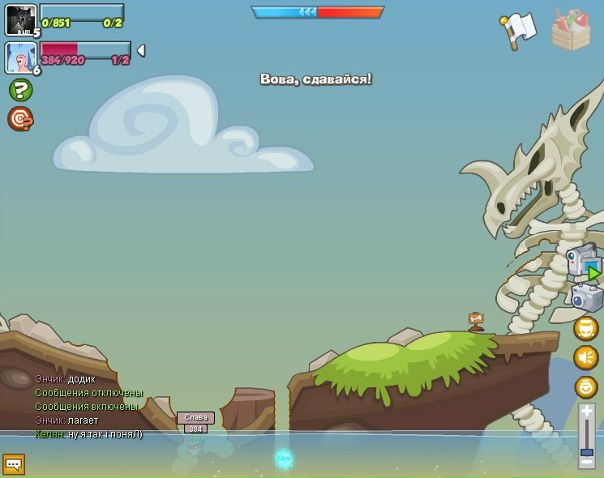Click the white arrow beside the pink team bar
Viewport: 604px width, 478px height.
pyautogui.click(x=141, y=50)
